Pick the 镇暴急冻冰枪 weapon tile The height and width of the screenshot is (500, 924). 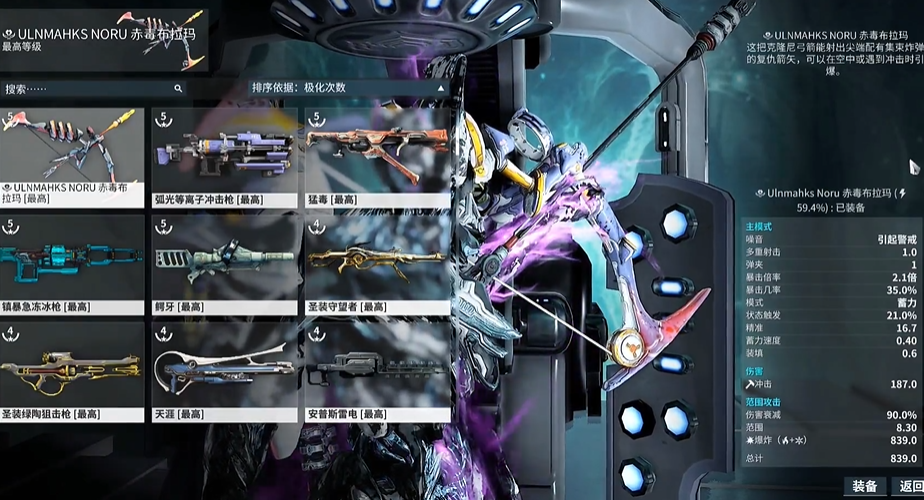pyautogui.click(x=72, y=263)
